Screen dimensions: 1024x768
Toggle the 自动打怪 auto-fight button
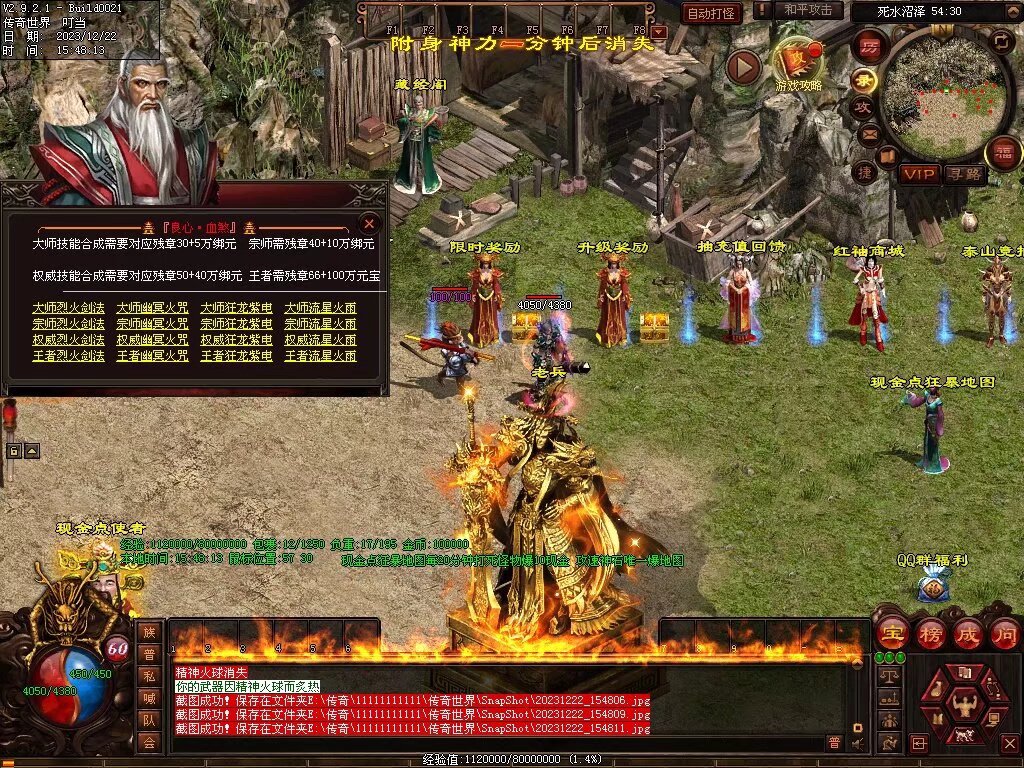pos(712,13)
